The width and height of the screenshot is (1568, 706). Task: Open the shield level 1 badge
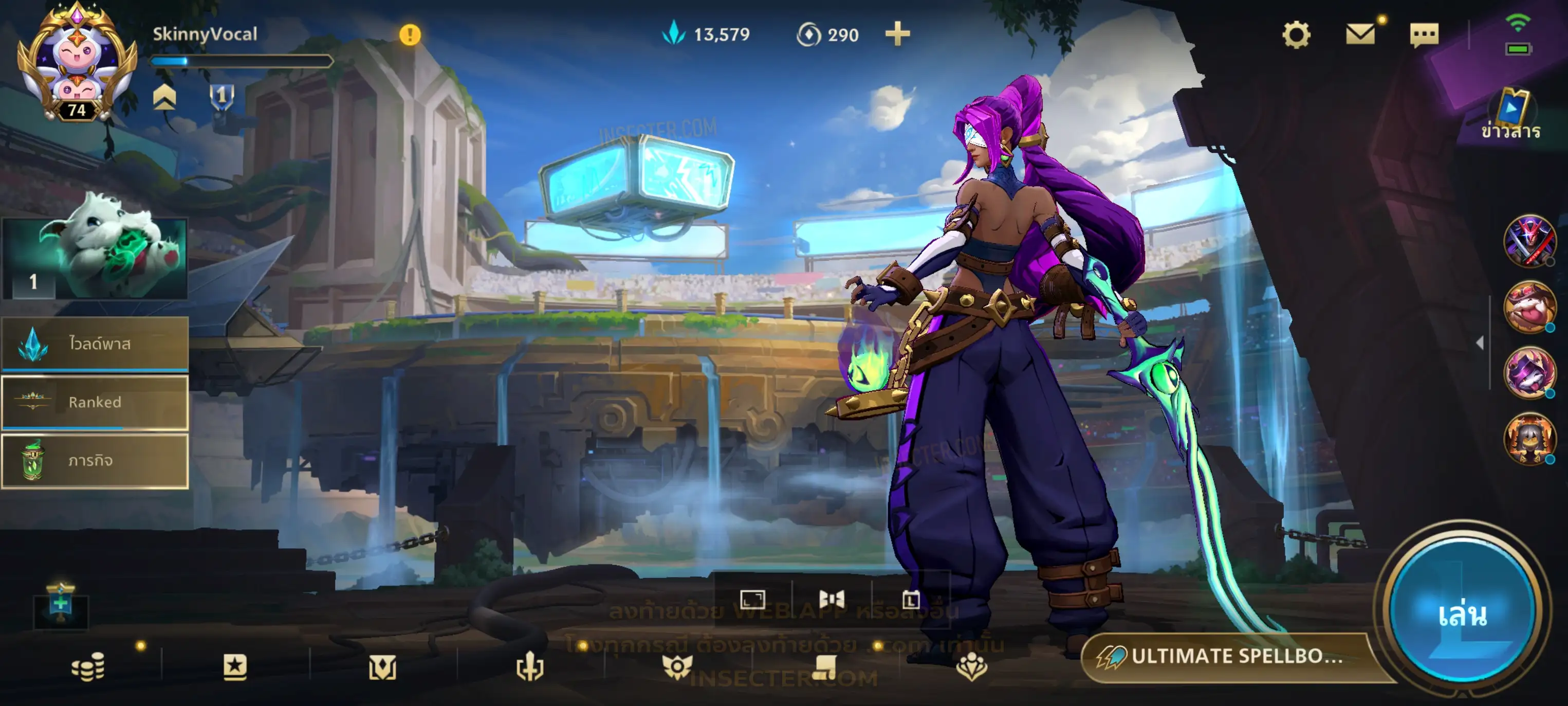click(x=222, y=96)
